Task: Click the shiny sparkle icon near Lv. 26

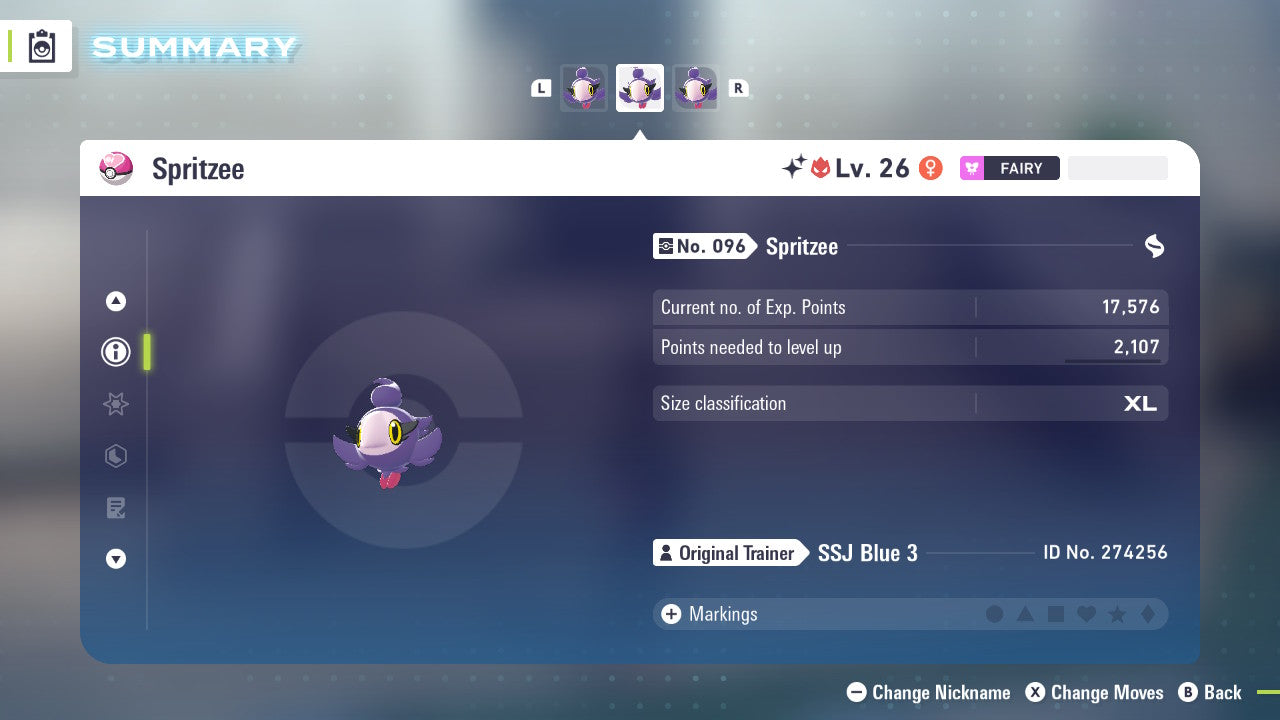Action: (x=791, y=167)
